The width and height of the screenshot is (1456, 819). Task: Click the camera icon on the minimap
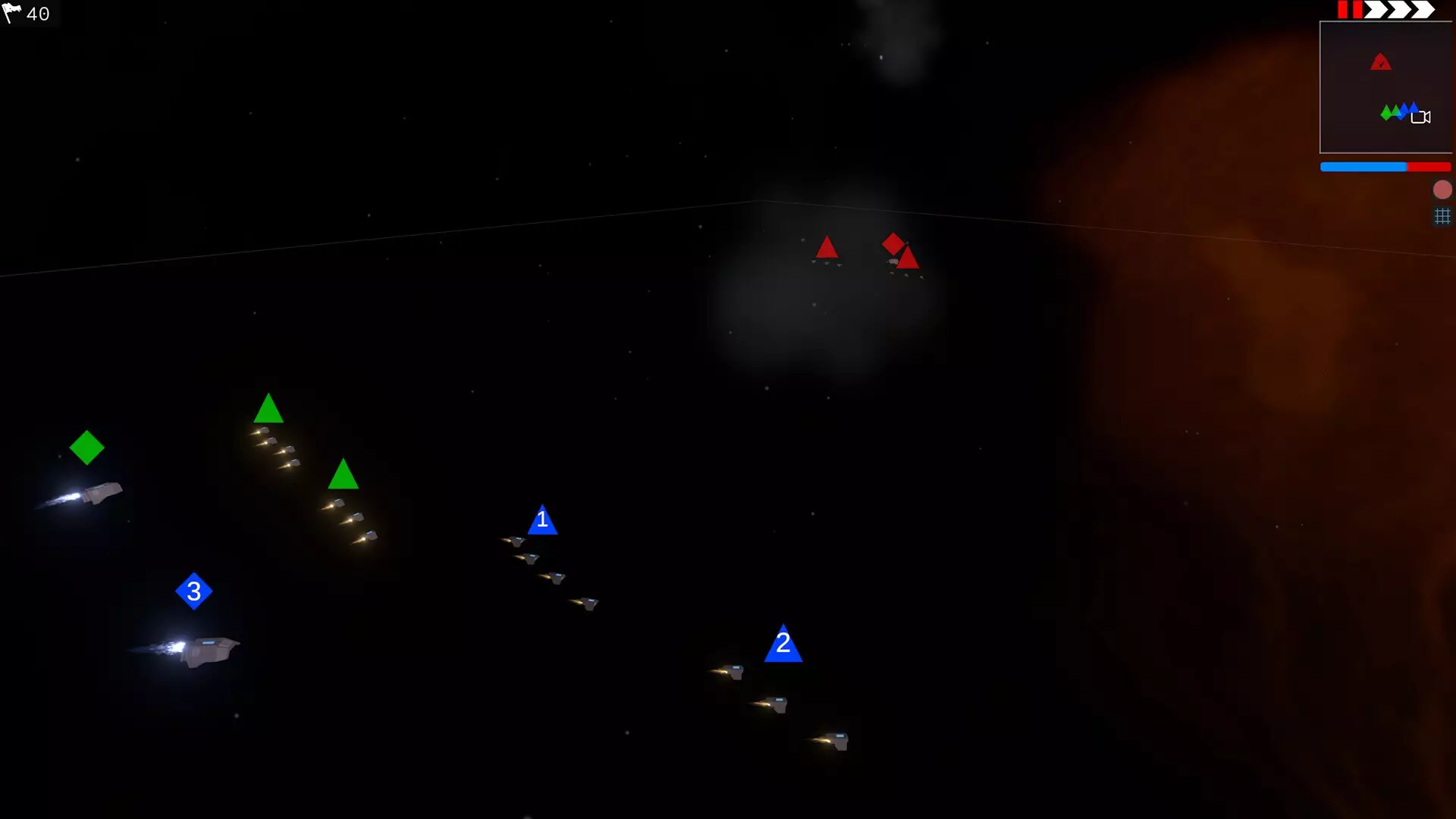pos(1422,117)
